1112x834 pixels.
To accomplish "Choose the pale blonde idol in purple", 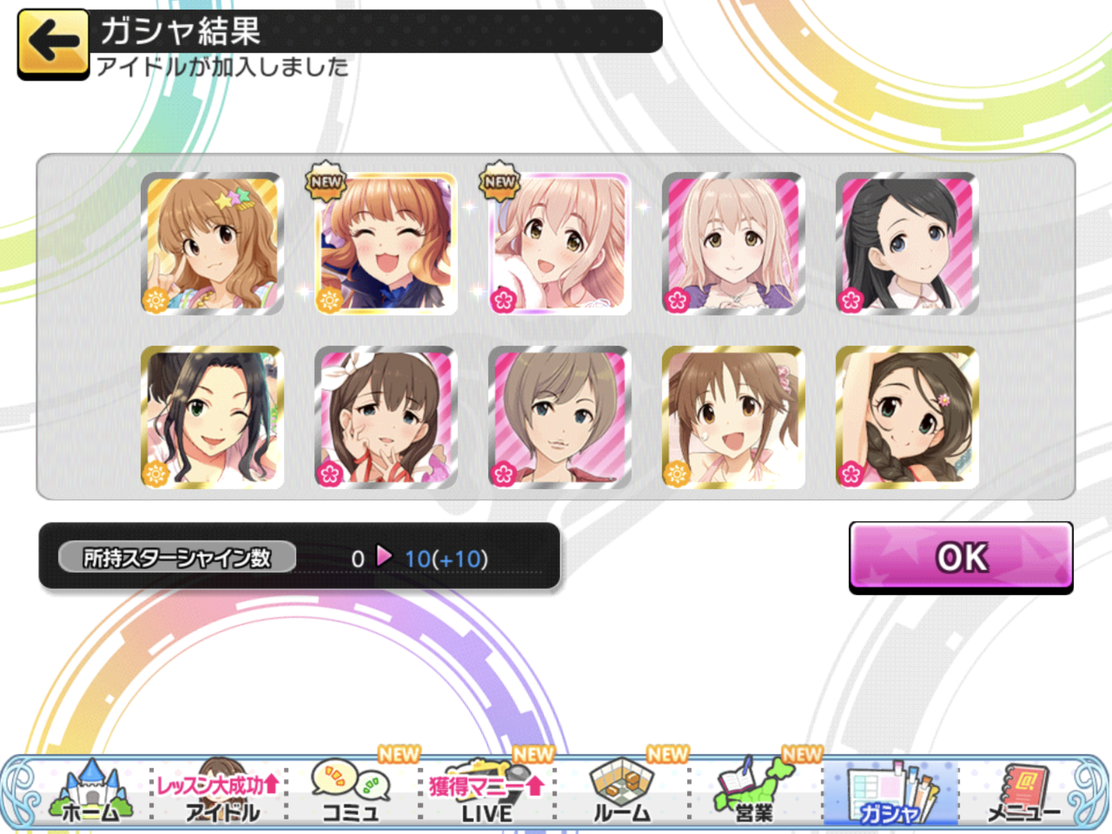I will click(733, 244).
